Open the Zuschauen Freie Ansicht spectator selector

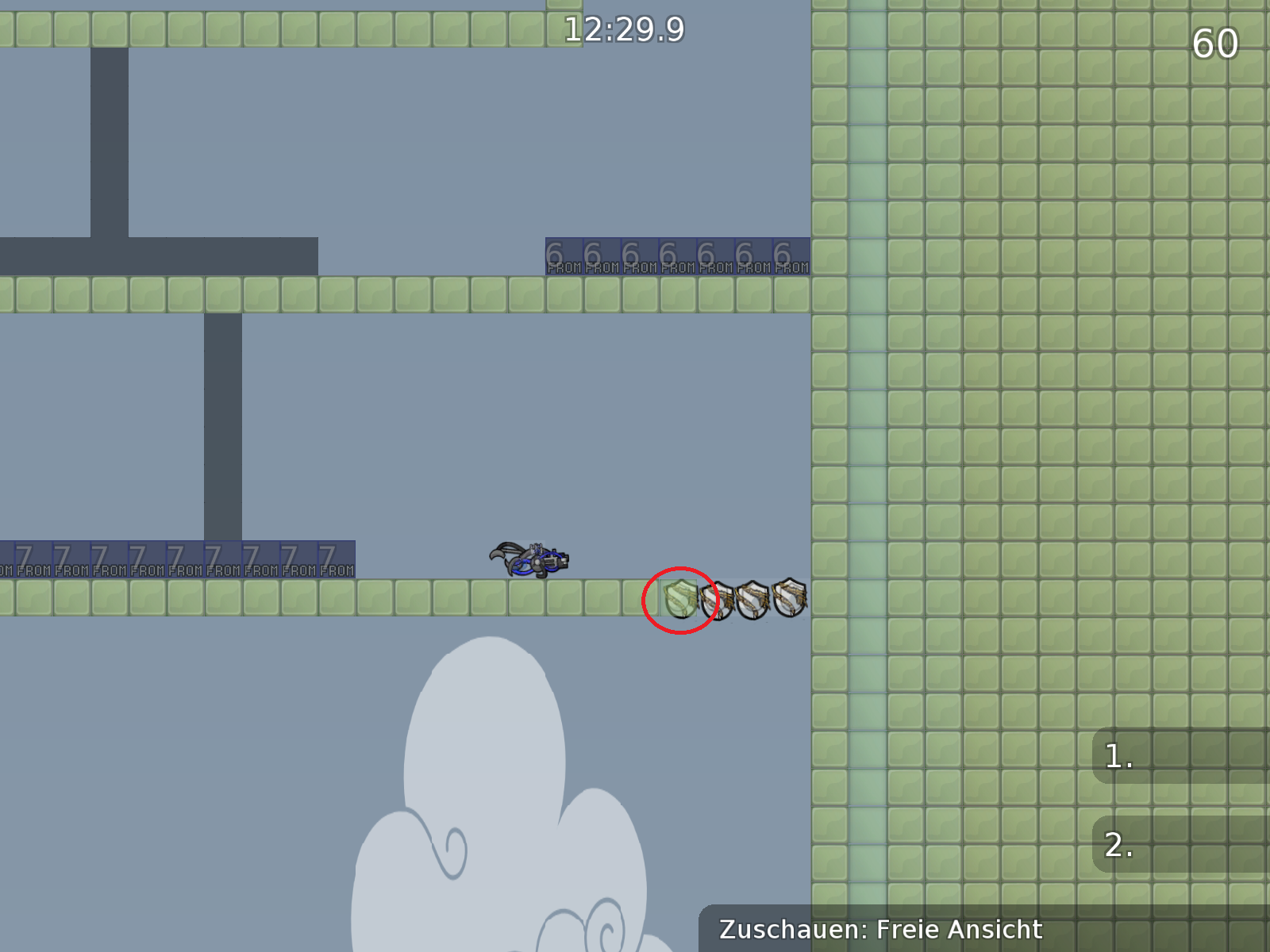[x=883, y=929]
